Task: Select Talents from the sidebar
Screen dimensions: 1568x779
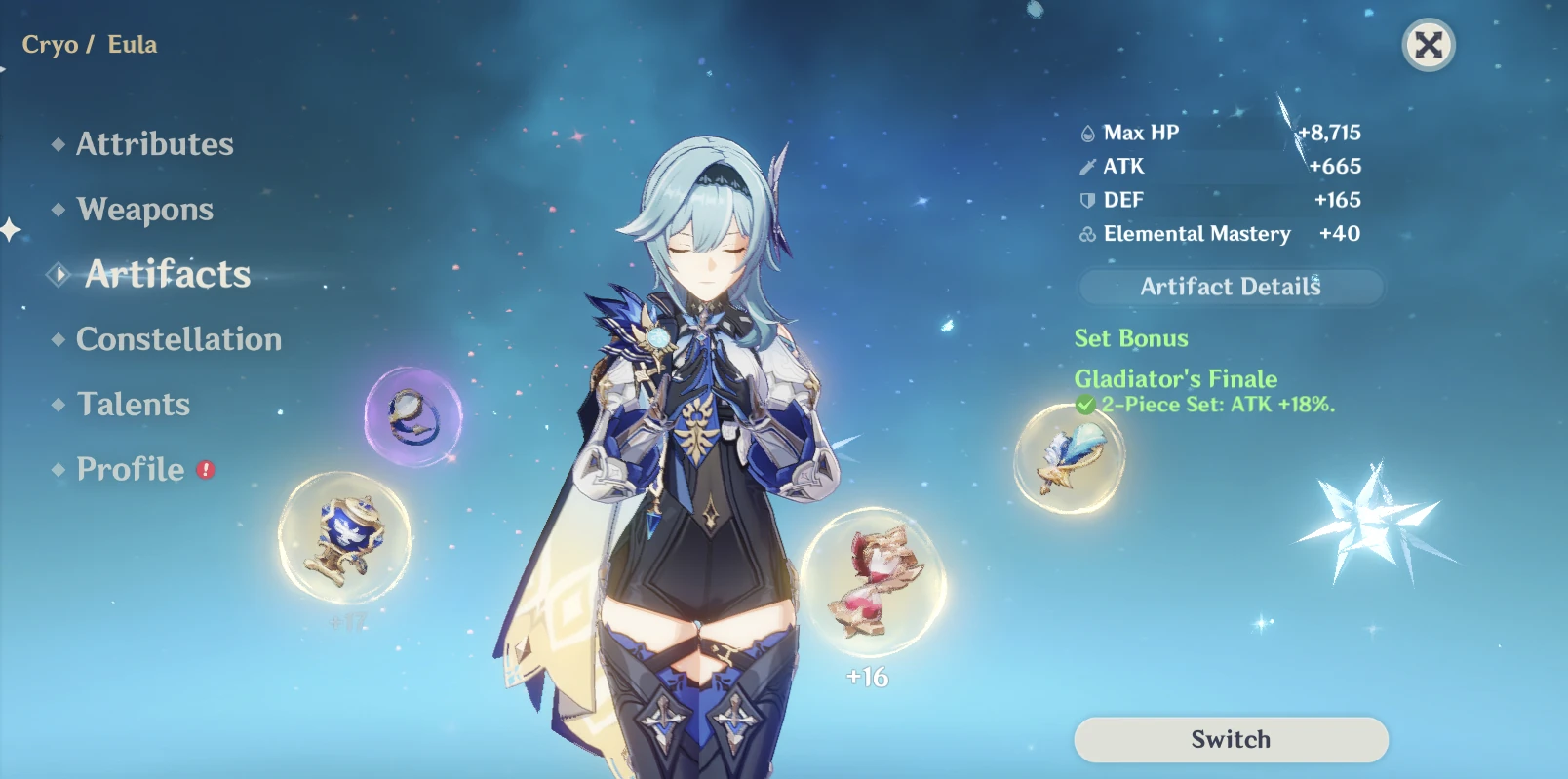Action: point(133,405)
